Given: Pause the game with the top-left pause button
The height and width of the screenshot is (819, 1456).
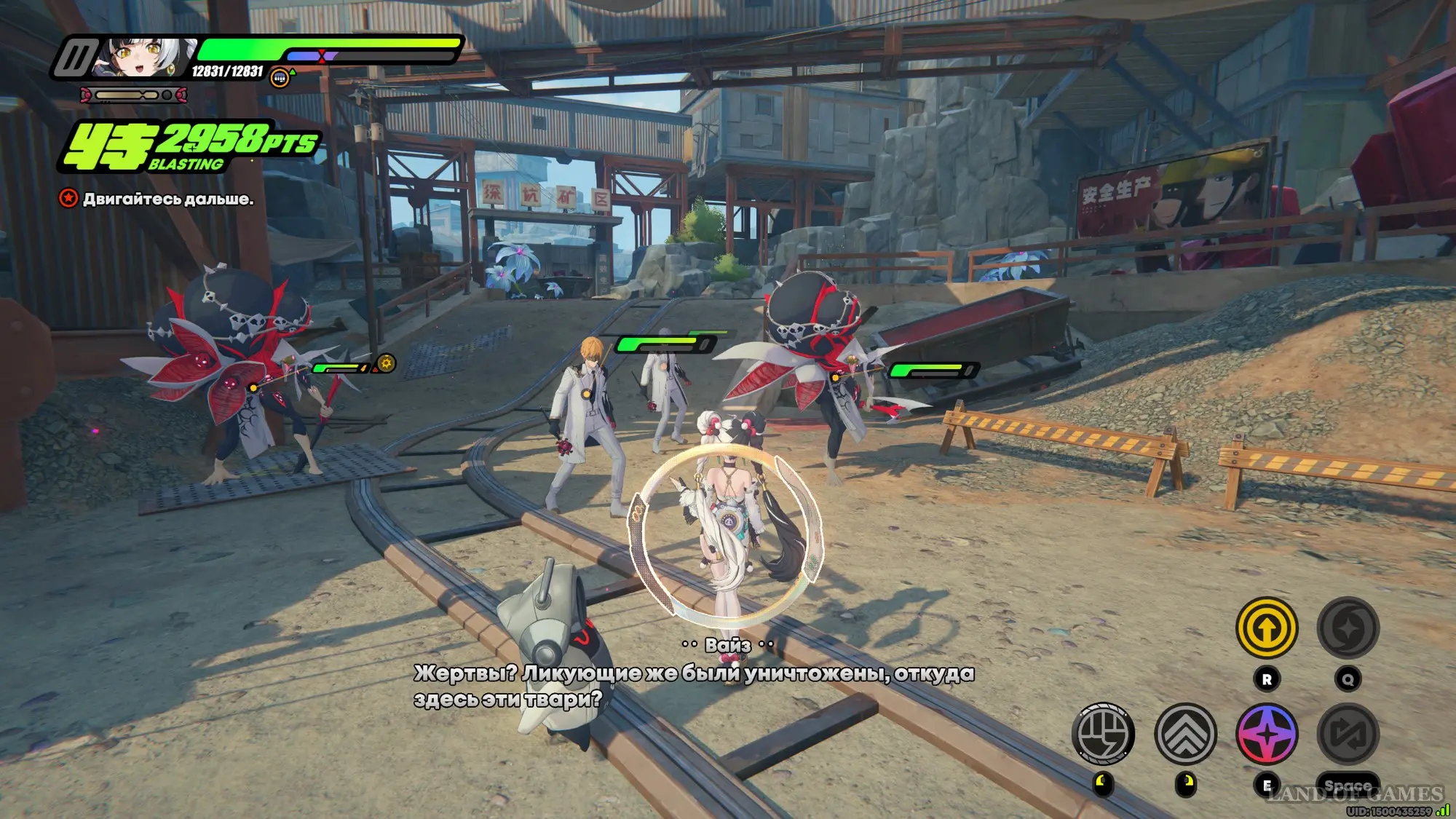Looking at the screenshot, I should (x=75, y=58).
